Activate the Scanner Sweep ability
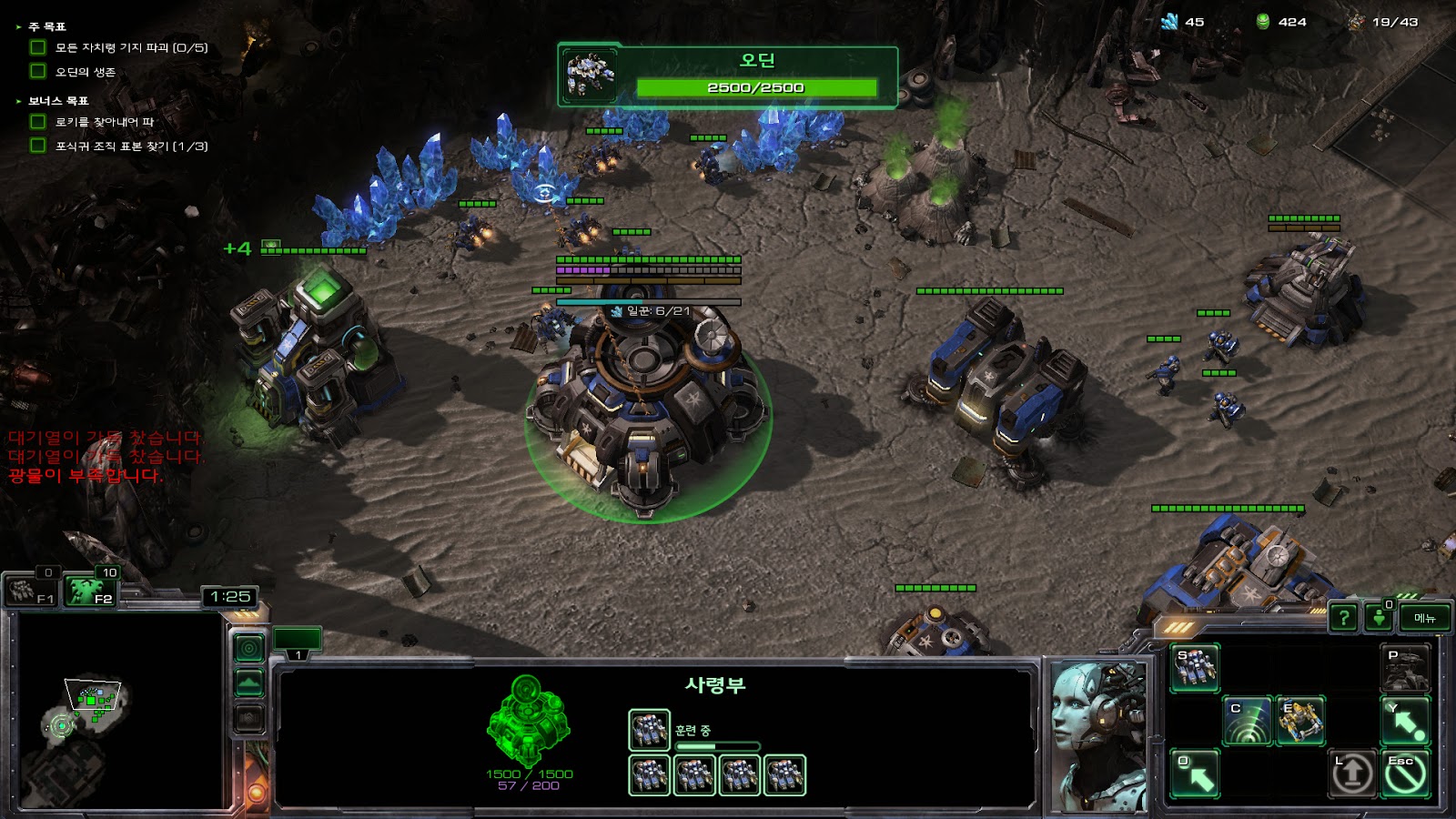This screenshot has width=1456, height=819. click(x=1247, y=721)
